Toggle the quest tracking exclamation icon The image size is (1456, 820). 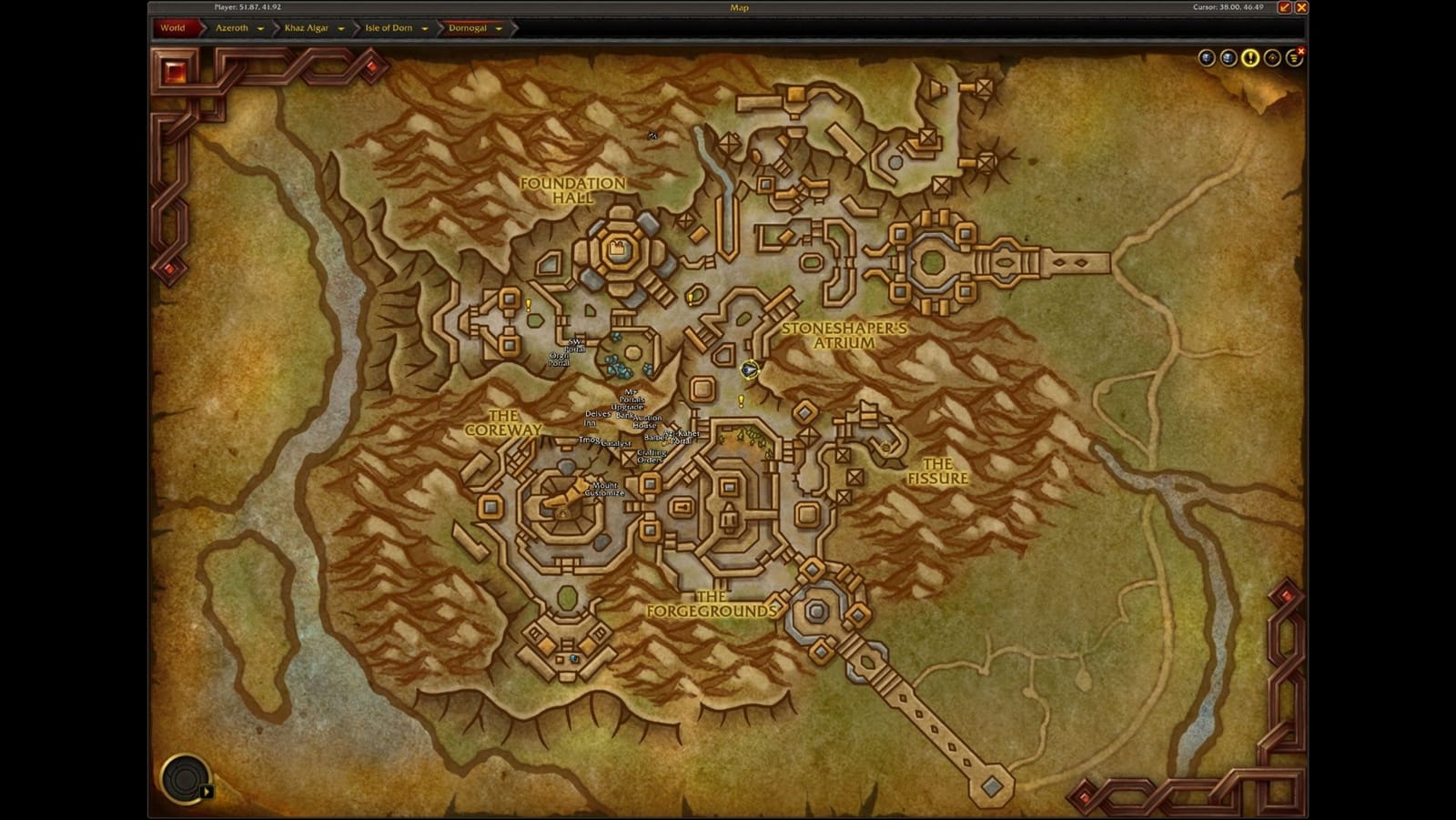pos(1250,56)
